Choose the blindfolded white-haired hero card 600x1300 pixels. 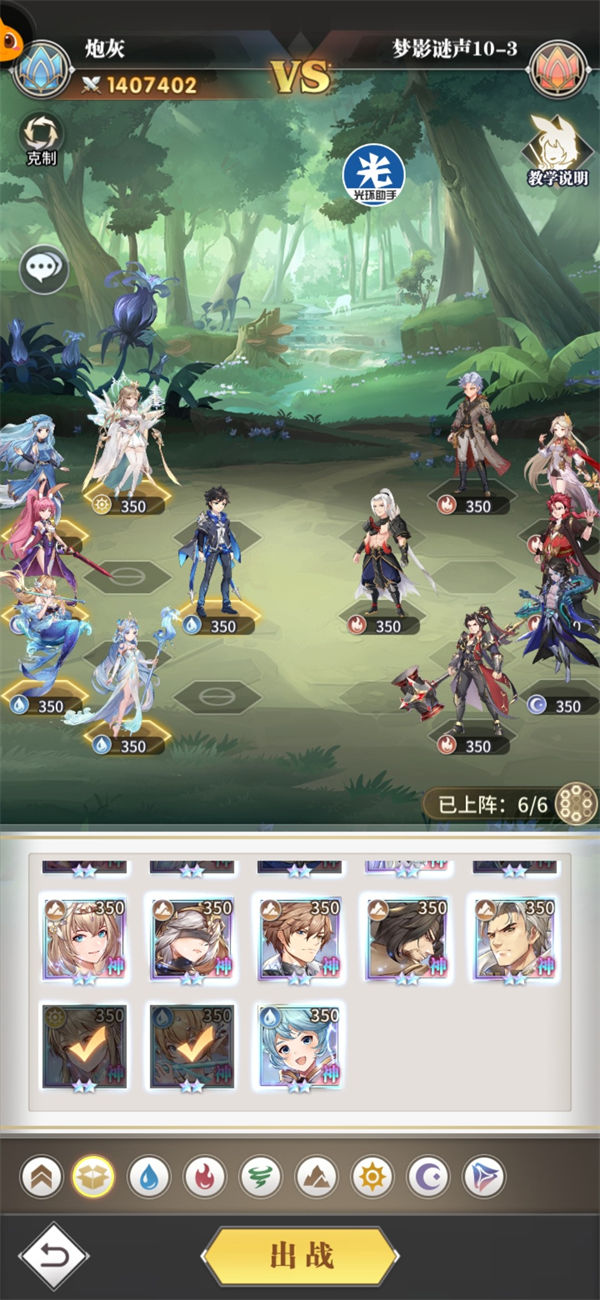coord(191,940)
